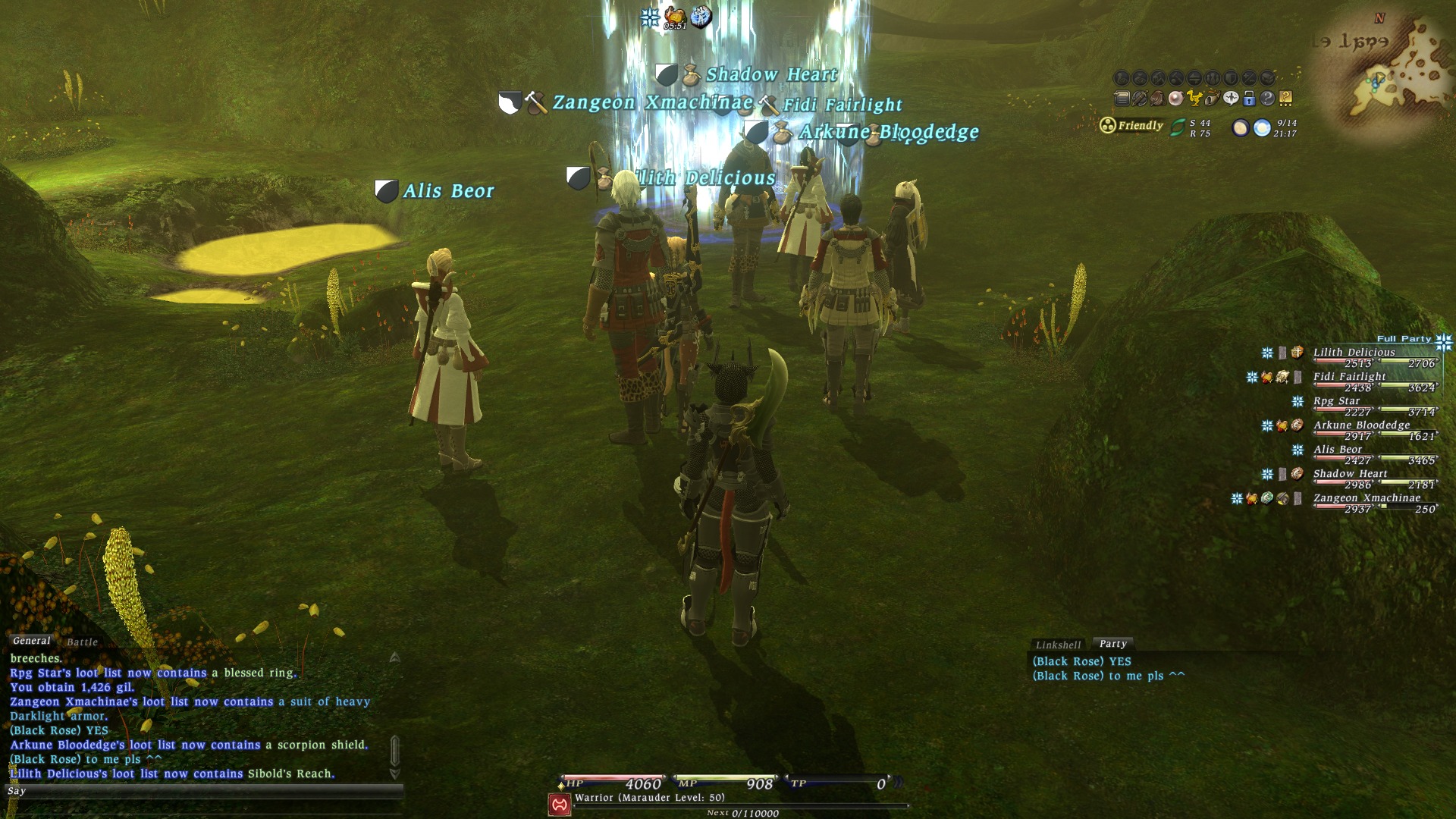The image size is (1456, 819).
Task: Click the sword and shield icon
Action: click(x=1140, y=98)
